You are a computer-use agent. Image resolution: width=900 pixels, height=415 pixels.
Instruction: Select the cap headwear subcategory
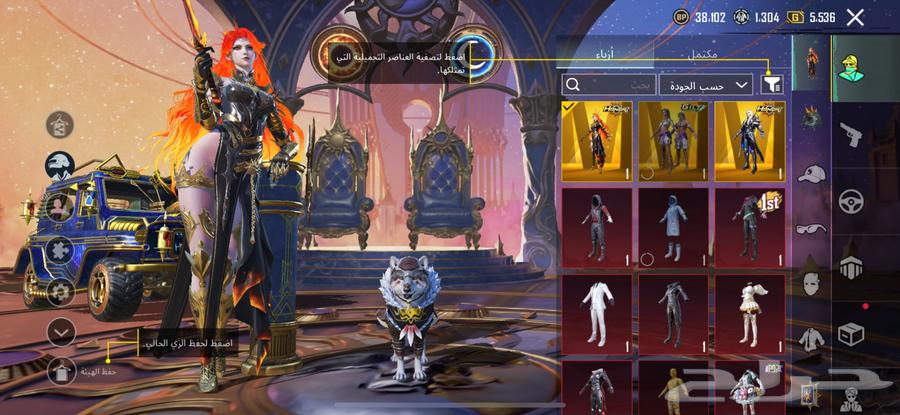click(x=810, y=173)
